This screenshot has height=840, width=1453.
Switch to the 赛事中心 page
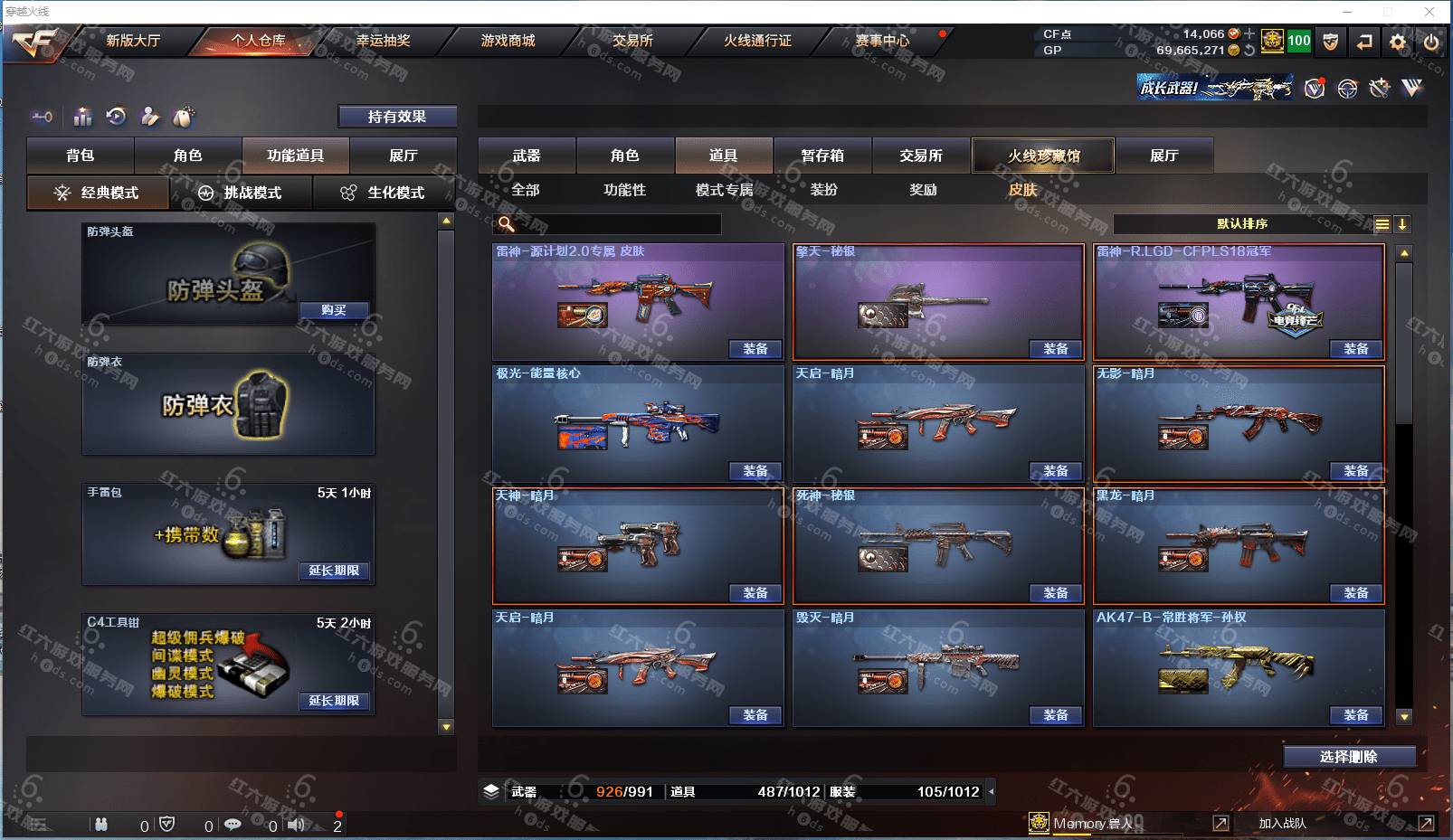point(882,41)
